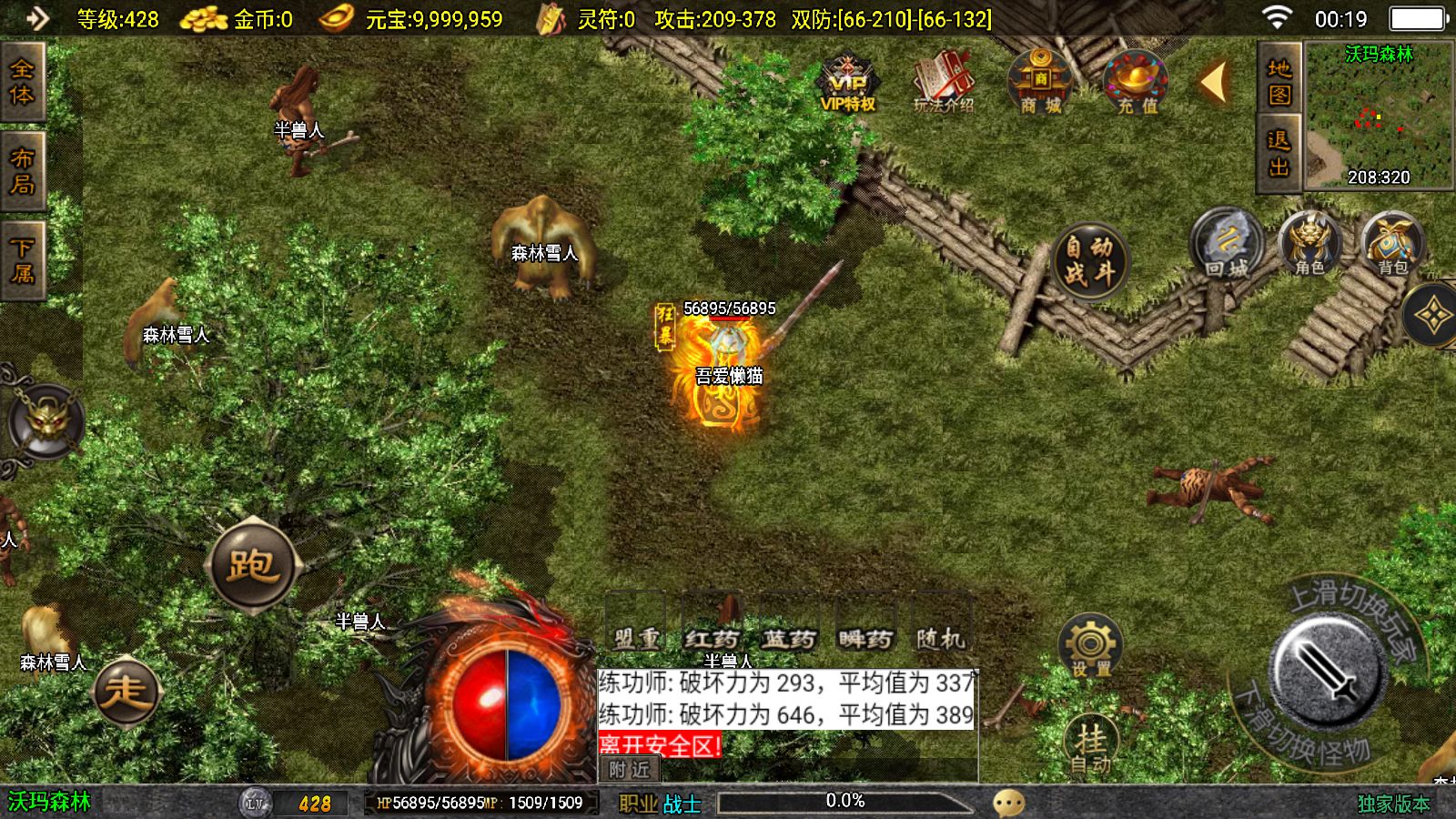Image resolution: width=1456 pixels, height=819 pixels.
Task: Select the 下属 subordinates tab
Action: coord(22,260)
